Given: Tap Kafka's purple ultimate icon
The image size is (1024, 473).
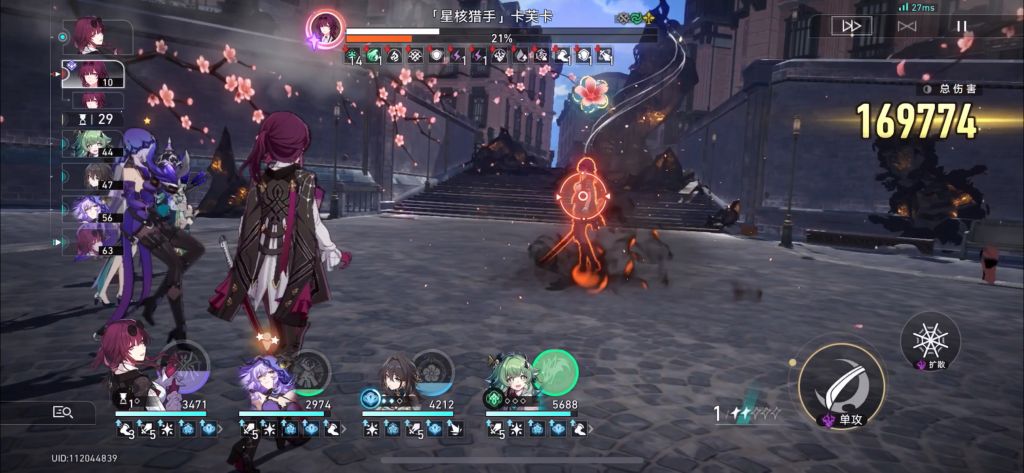Looking at the screenshot, I should click(x=185, y=368).
